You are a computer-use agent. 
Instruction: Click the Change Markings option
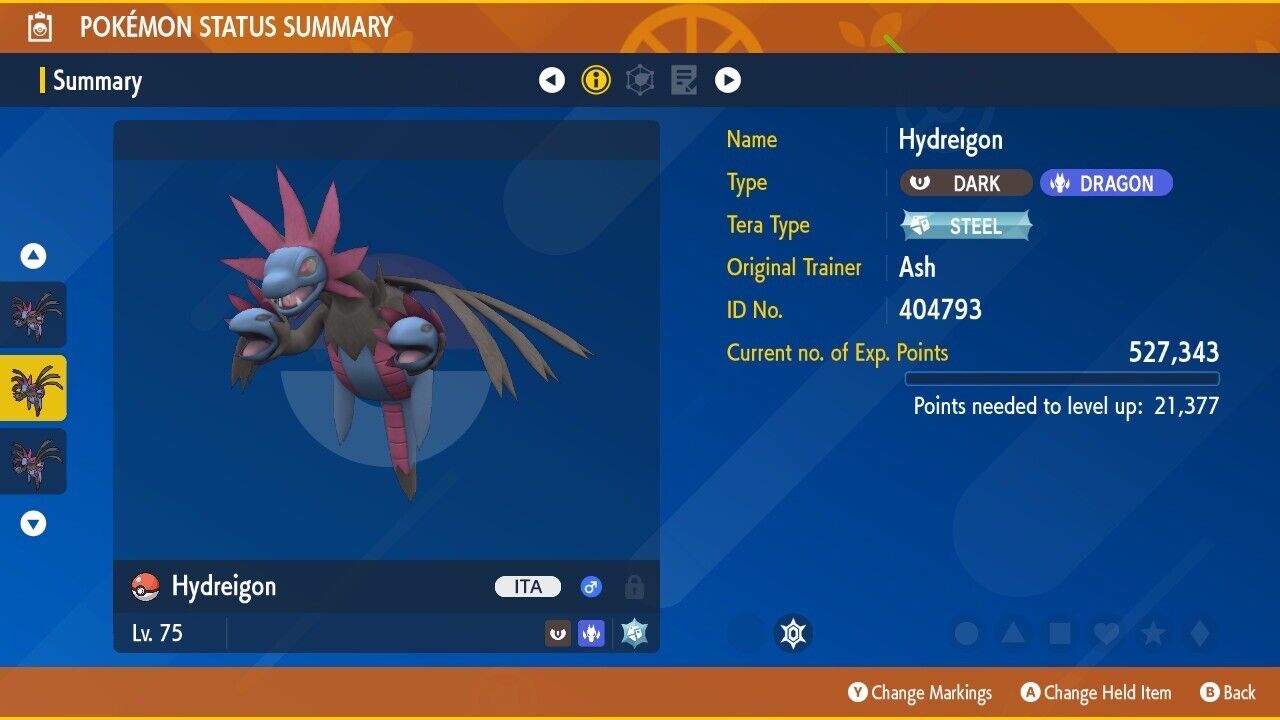[920, 693]
